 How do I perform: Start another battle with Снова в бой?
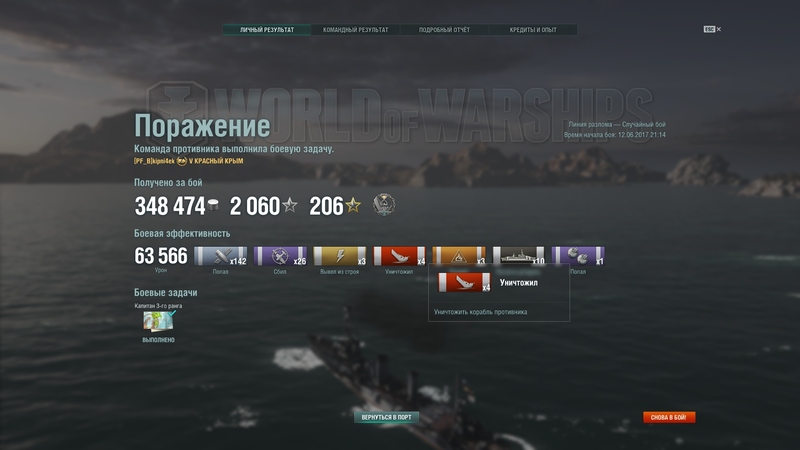(x=669, y=417)
